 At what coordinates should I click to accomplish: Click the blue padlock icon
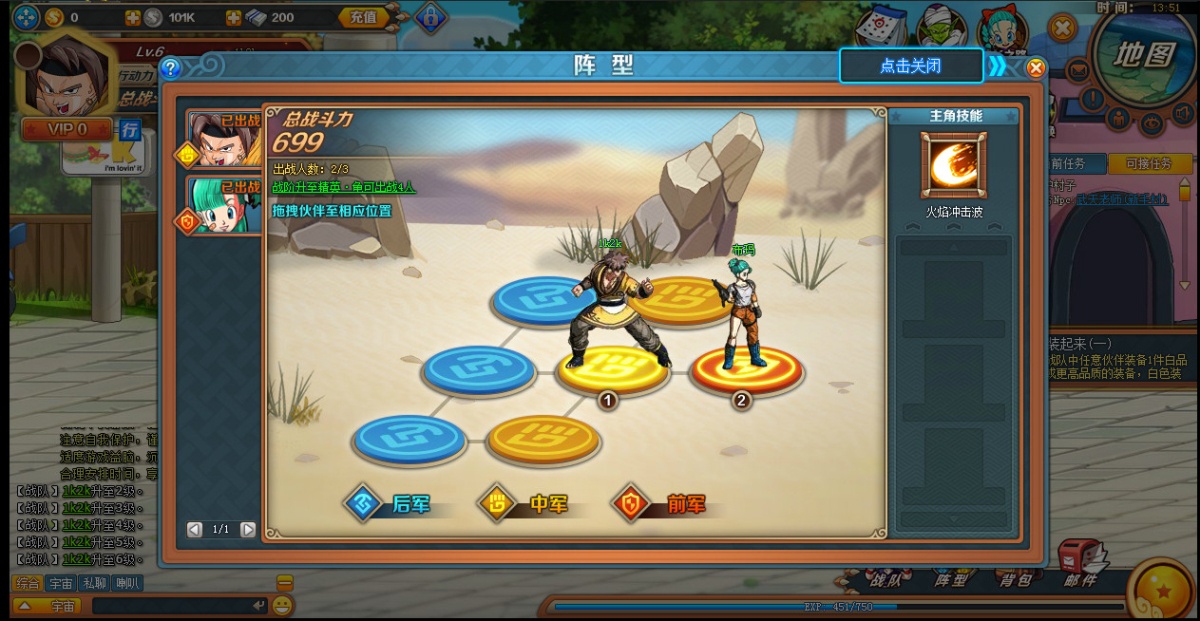(x=430, y=17)
